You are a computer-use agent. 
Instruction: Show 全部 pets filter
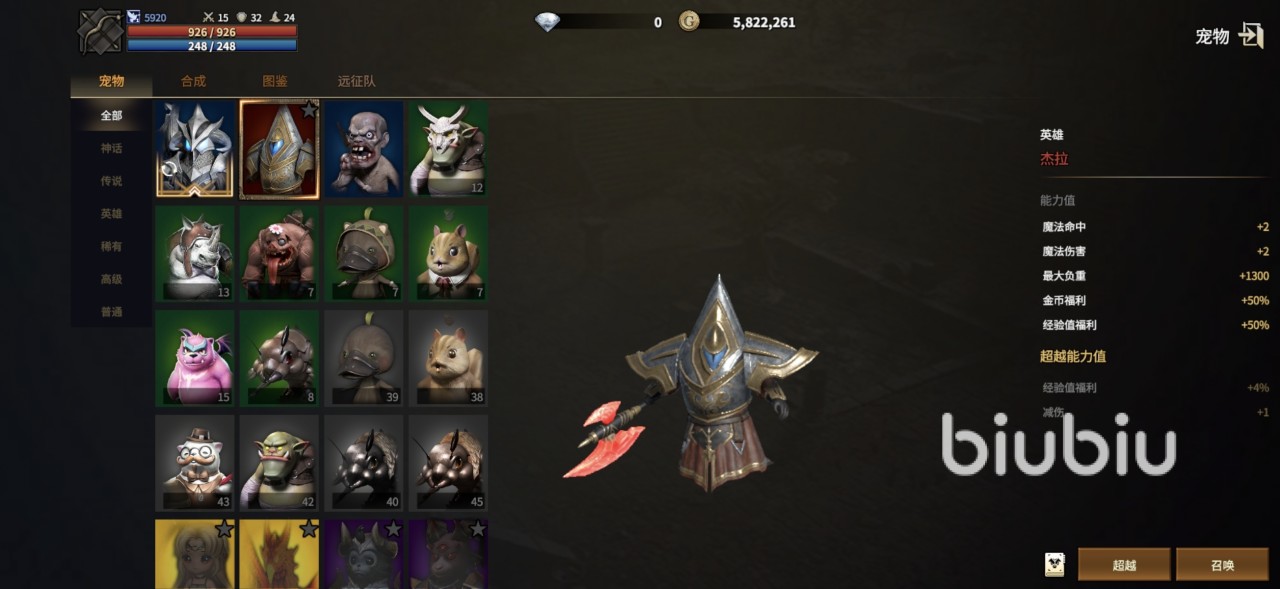[x=111, y=115]
